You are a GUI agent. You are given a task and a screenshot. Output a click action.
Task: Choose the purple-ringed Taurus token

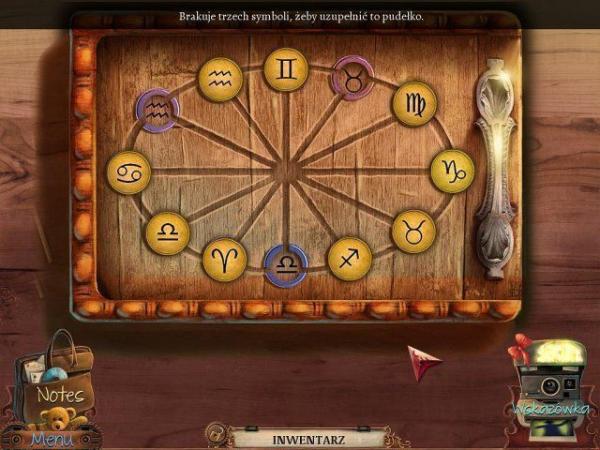[x=353, y=77]
